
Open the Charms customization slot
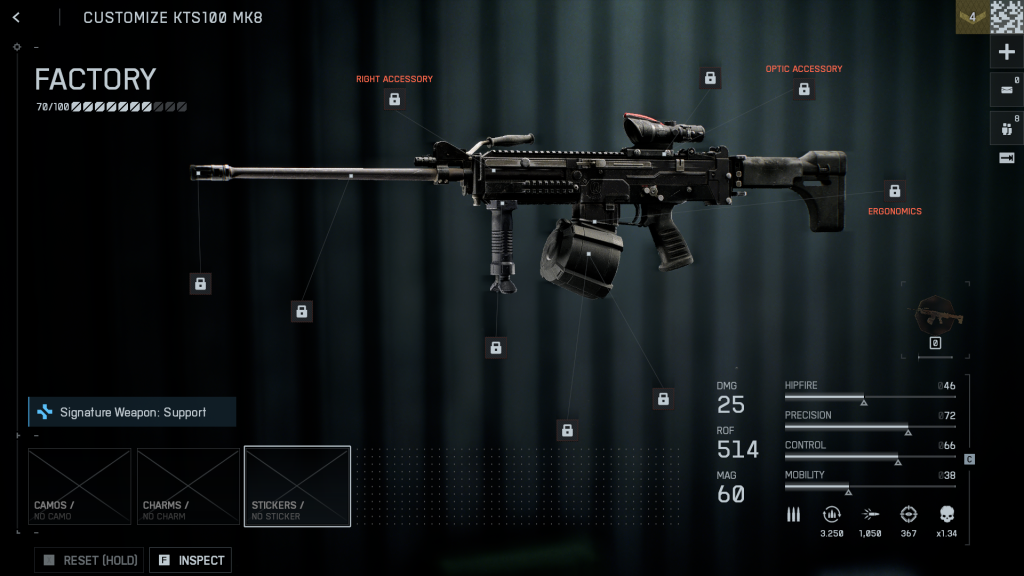coord(188,486)
